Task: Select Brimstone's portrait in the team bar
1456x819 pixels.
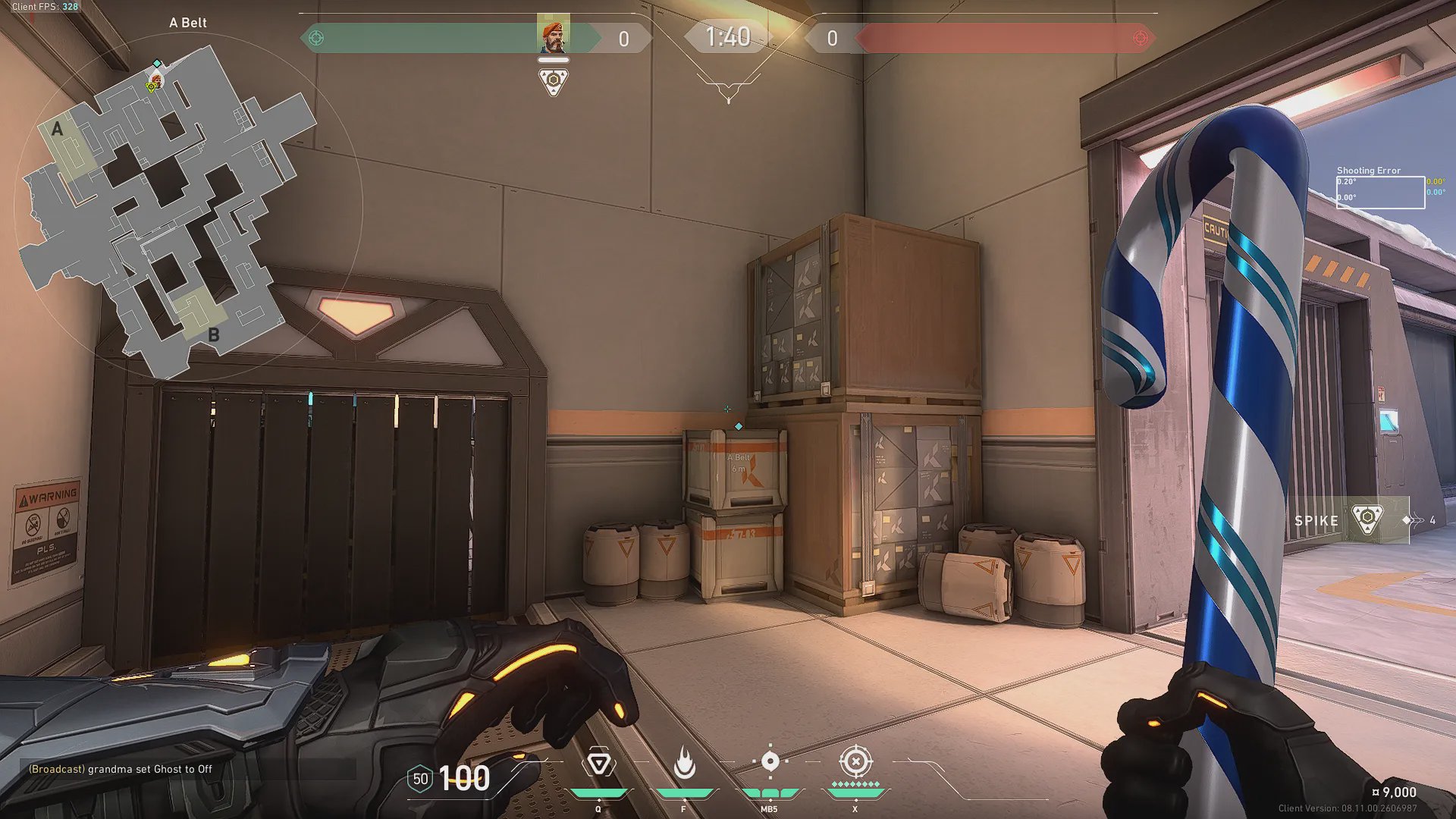Action: click(x=553, y=34)
